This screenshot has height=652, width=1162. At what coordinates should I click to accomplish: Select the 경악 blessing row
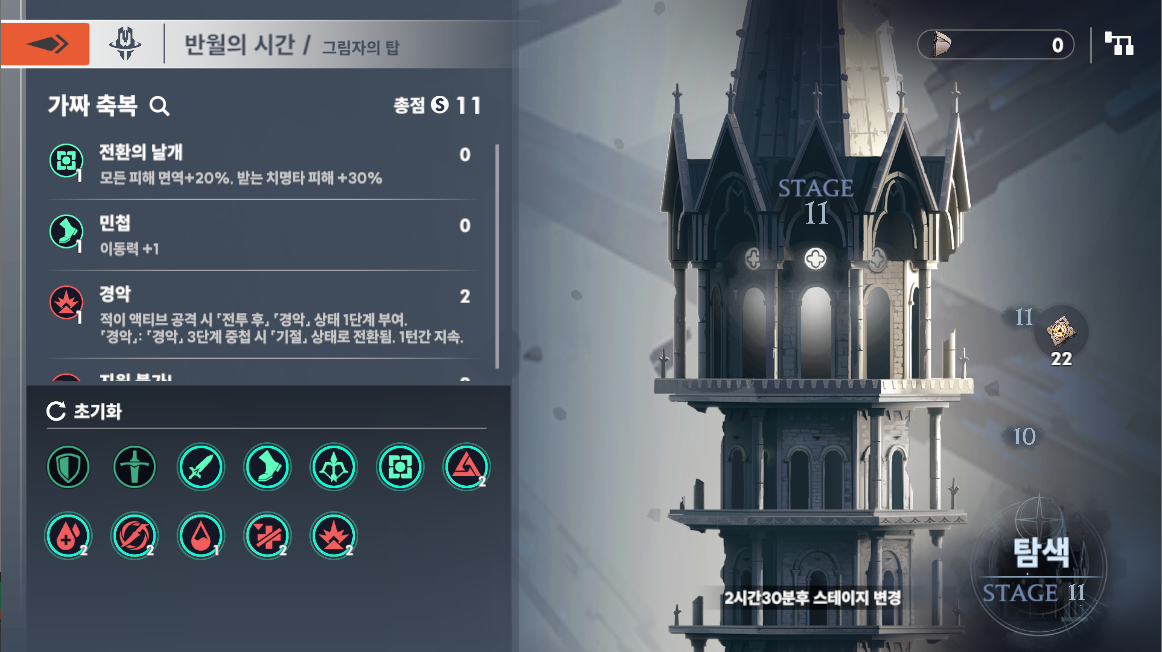click(260, 314)
